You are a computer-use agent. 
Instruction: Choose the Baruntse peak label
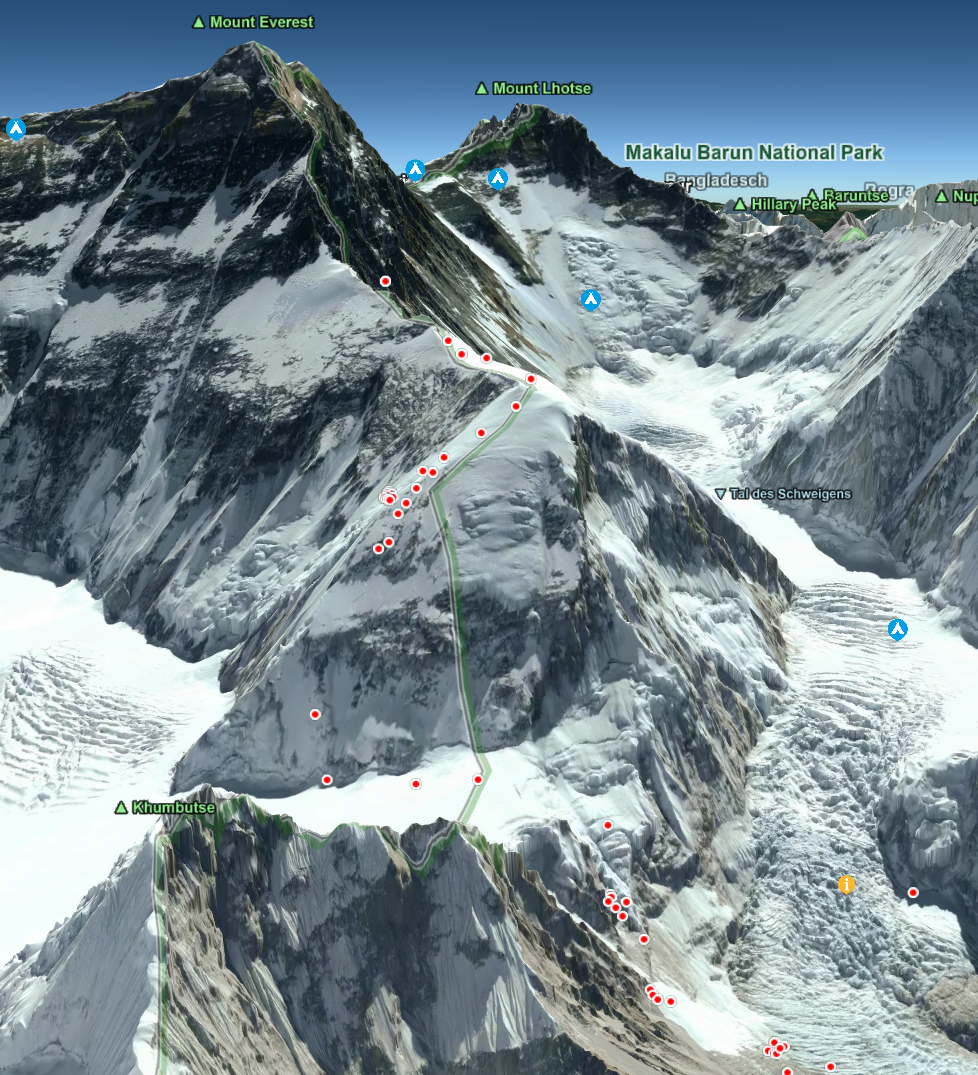(x=855, y=196)
